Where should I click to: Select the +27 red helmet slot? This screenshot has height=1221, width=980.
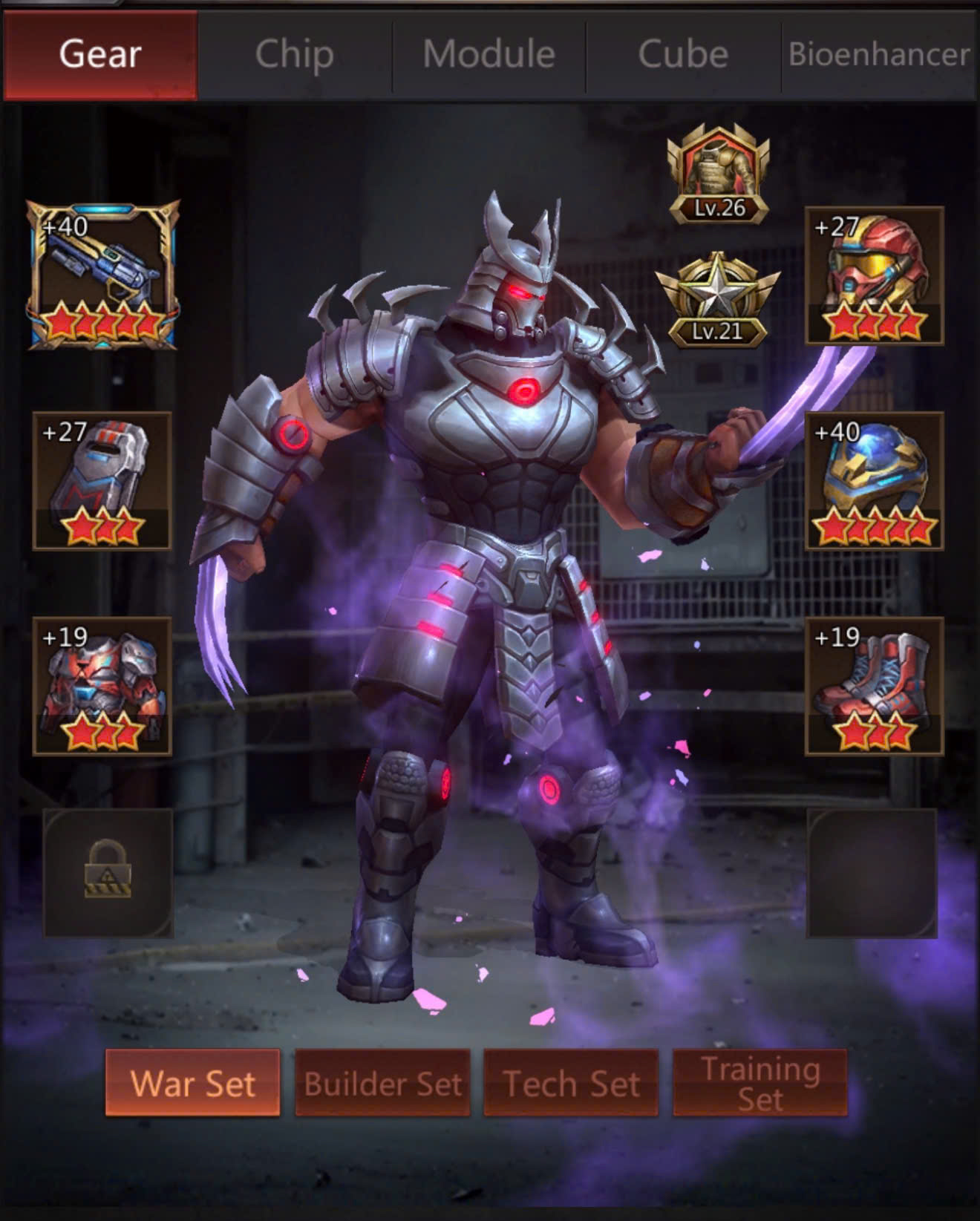pos(875,276)
